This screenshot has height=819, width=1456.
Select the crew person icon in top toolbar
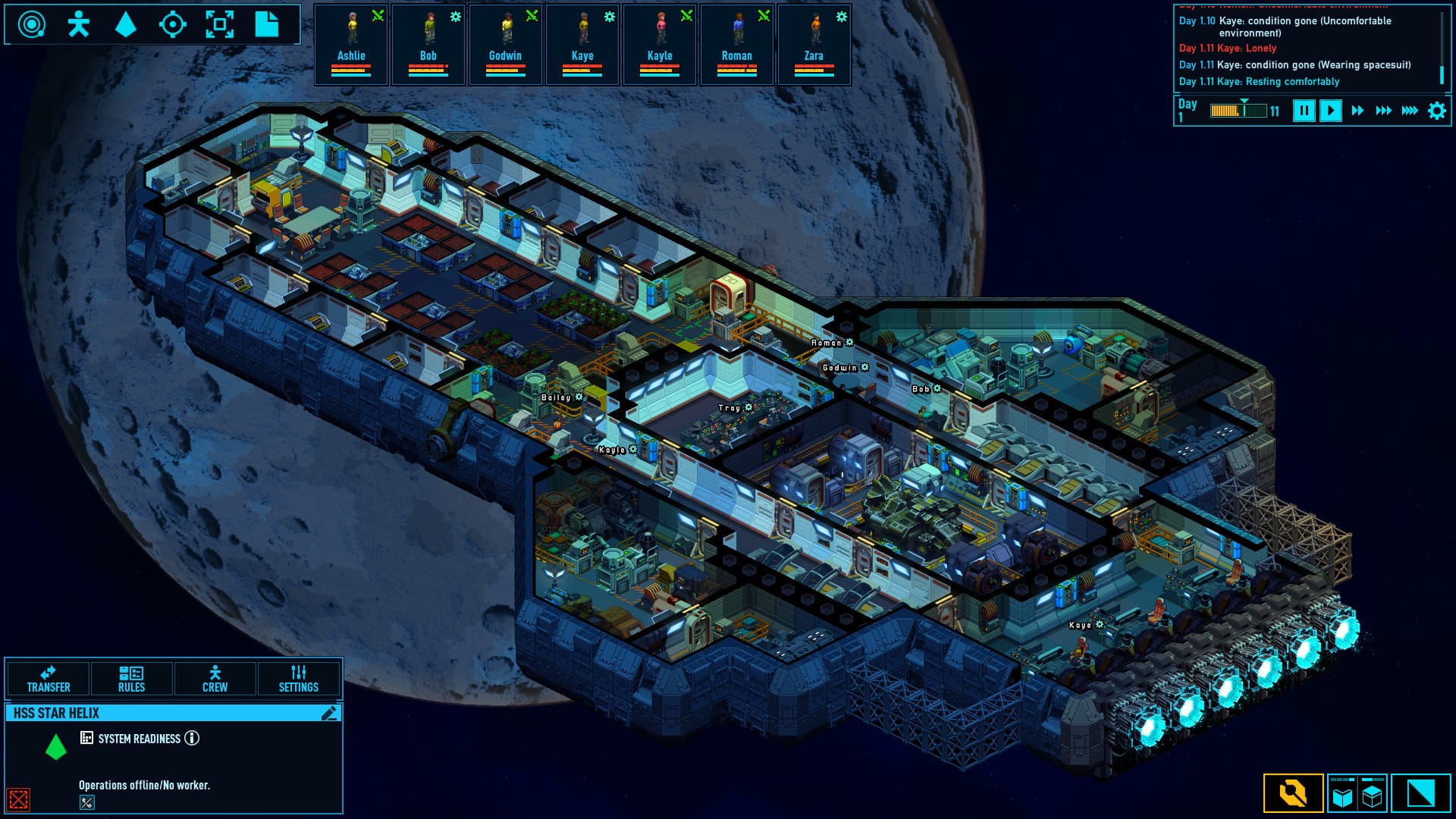pos(79,25)
